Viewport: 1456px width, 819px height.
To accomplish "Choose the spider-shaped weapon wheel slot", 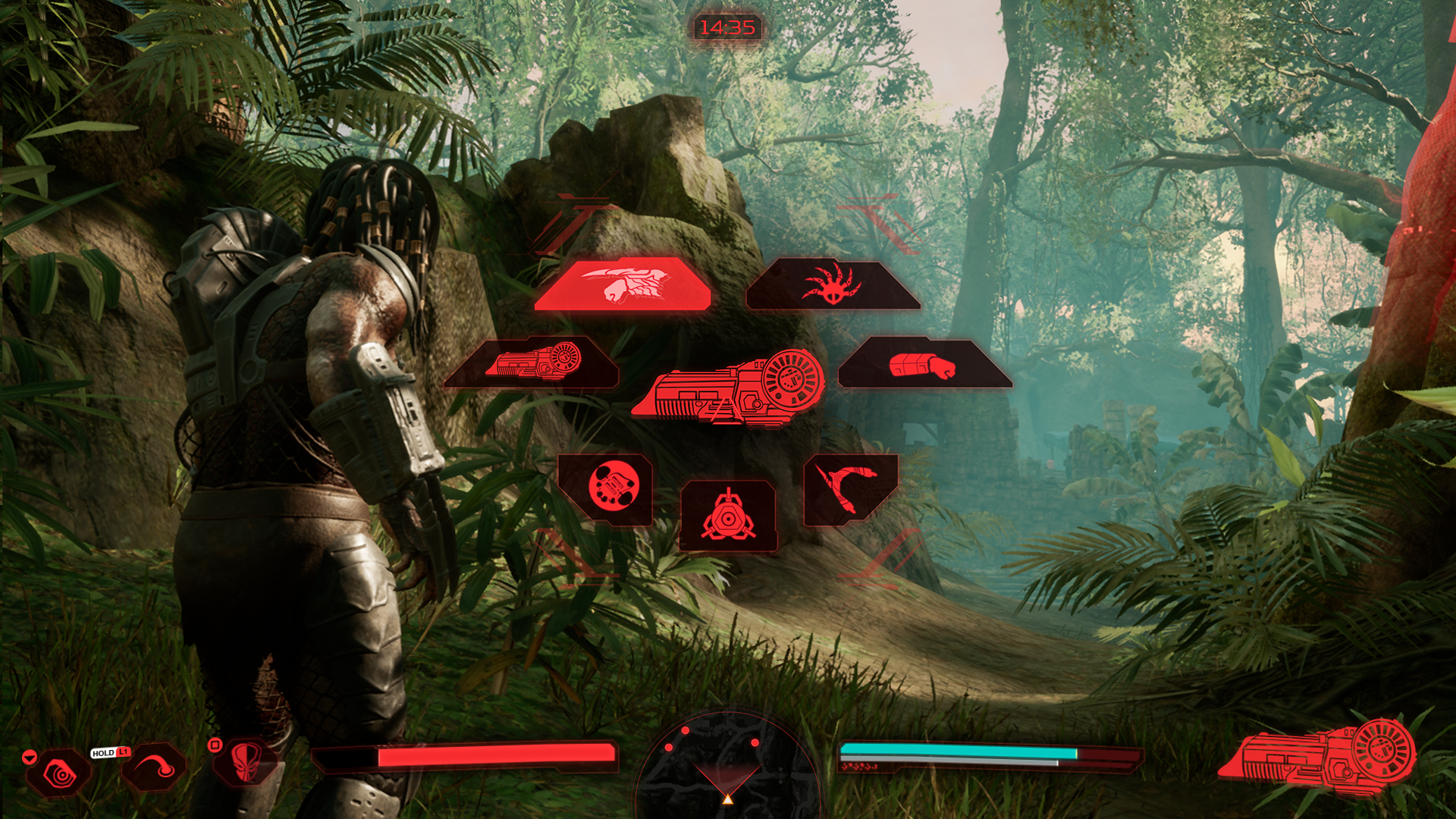I will pyautogui.click(x=833, y=284).
